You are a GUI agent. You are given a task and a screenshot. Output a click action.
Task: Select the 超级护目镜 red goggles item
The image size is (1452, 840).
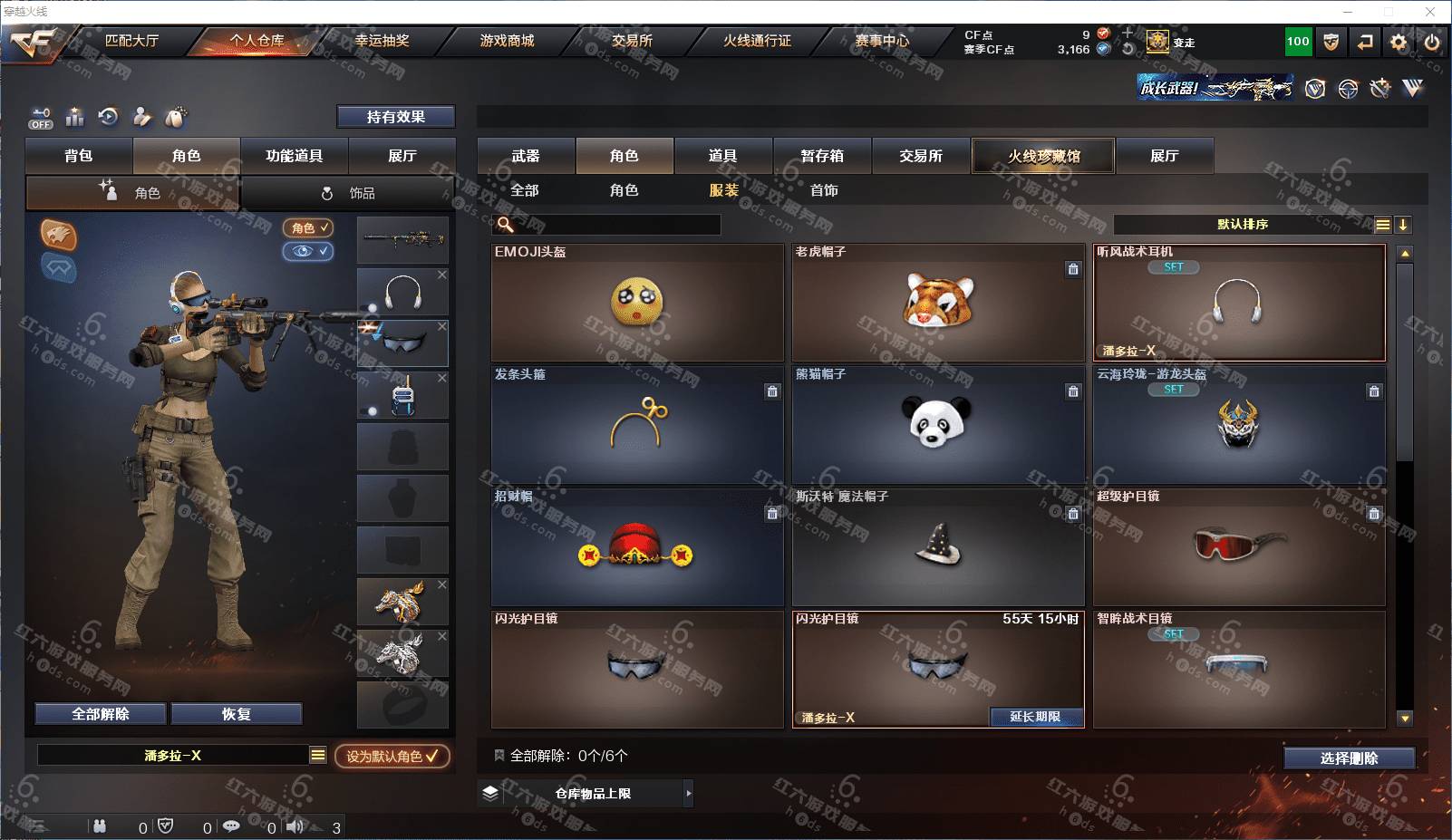pos(1239,546)
